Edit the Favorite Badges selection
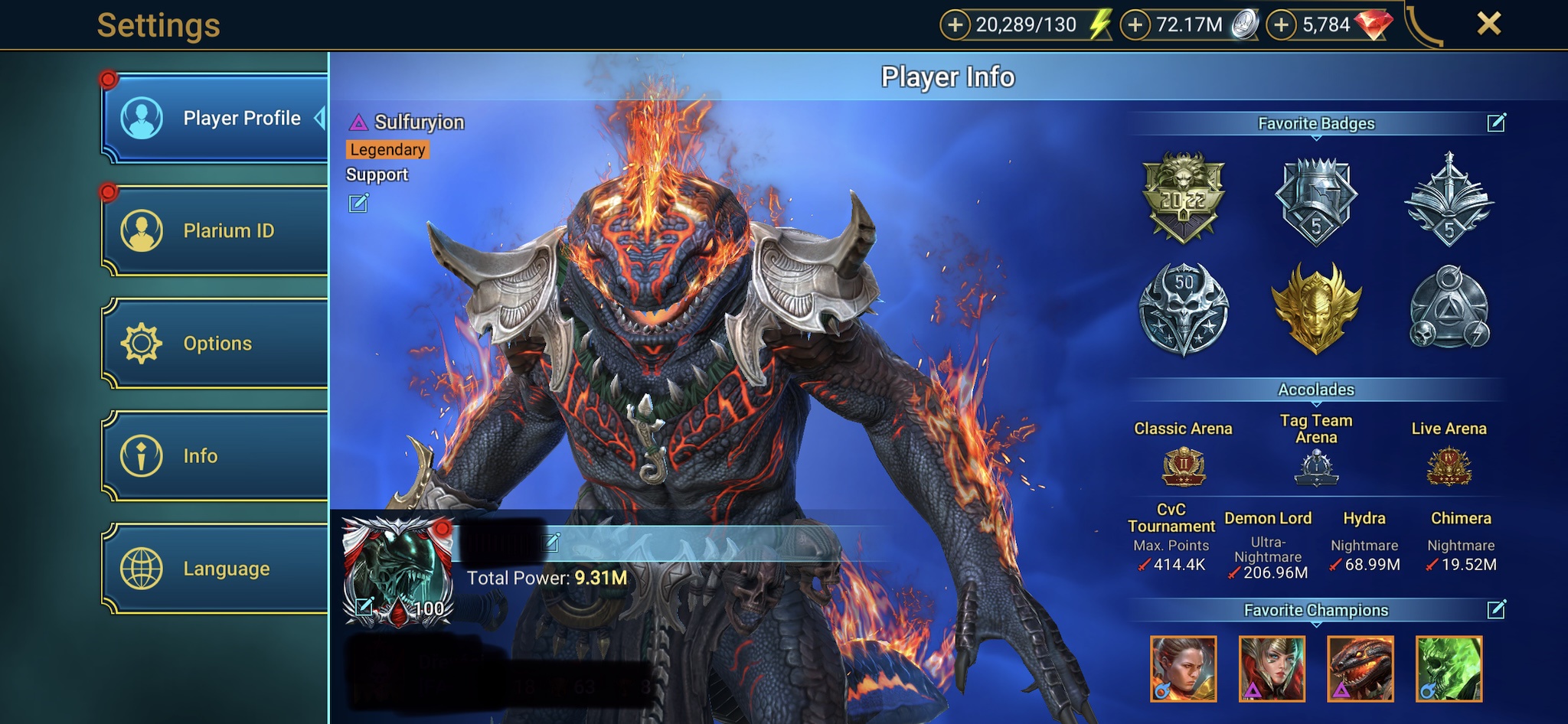The height and width of the screenshot is (724, 1568). 1496,122
